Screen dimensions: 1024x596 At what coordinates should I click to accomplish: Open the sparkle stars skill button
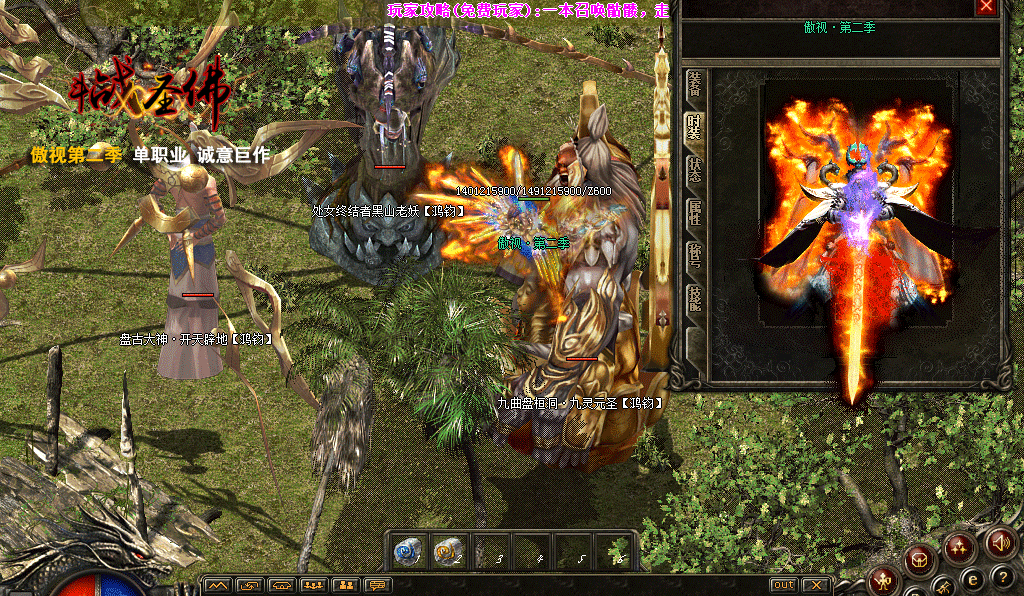click(960, 546)
